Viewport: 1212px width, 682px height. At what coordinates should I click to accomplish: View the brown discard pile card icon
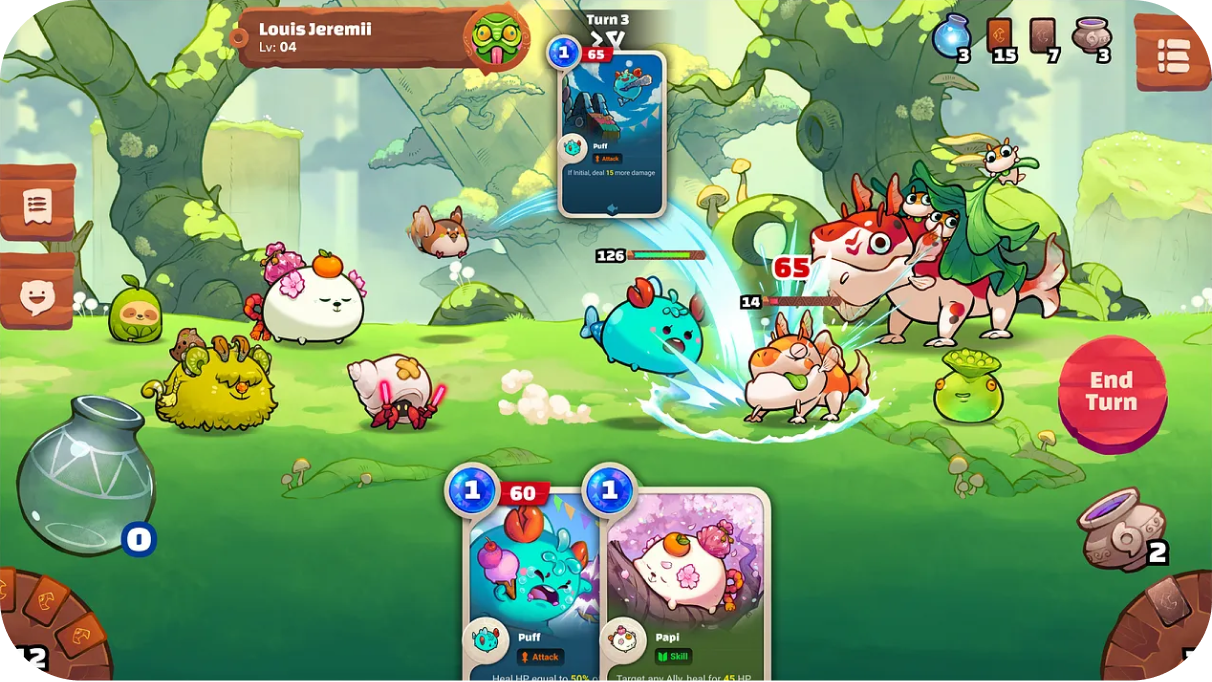(1043, 37)
